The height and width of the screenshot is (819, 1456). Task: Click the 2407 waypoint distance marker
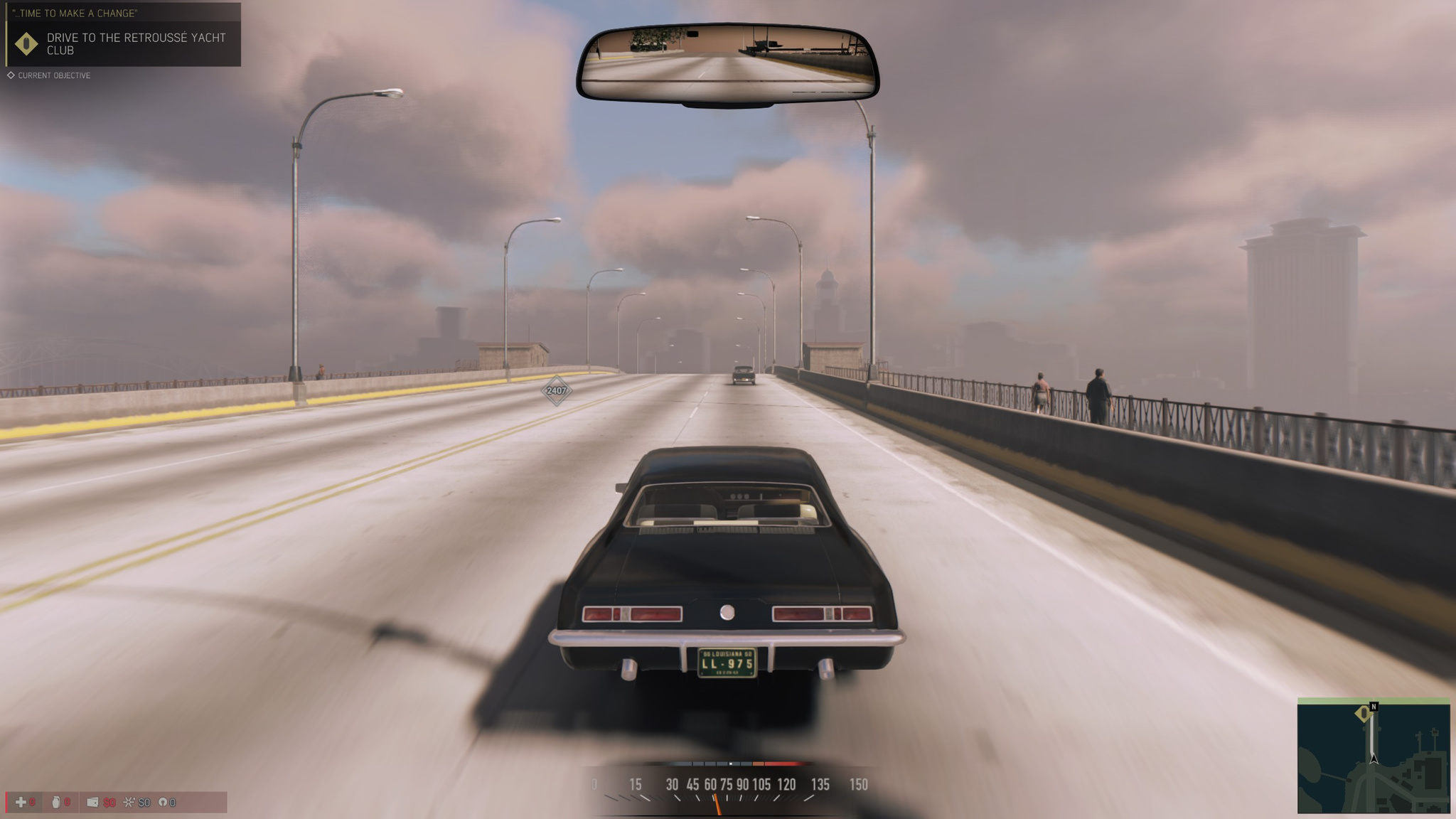coord(556,390)
